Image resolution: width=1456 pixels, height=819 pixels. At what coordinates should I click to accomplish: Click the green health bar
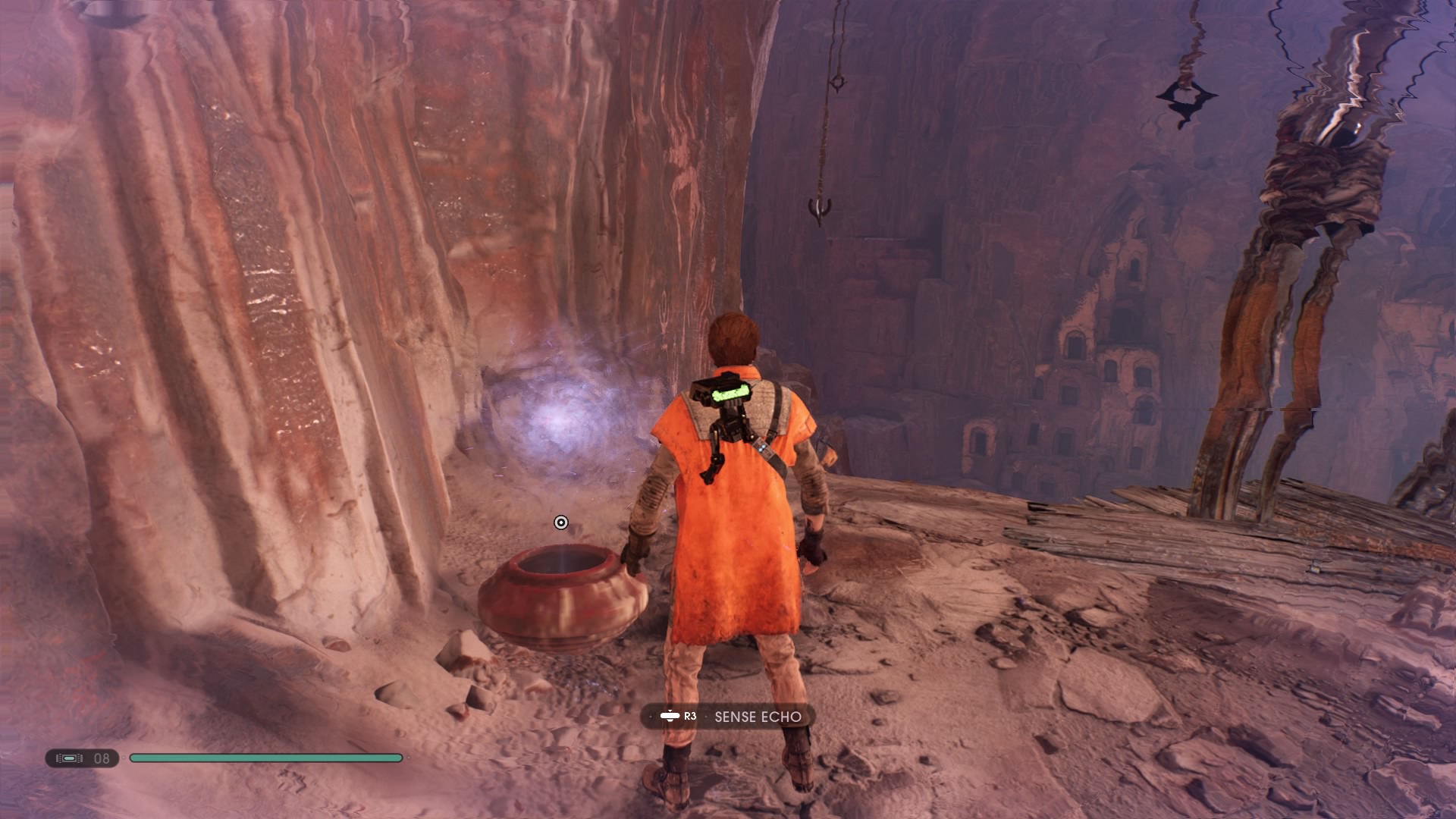tap(265, 757)
